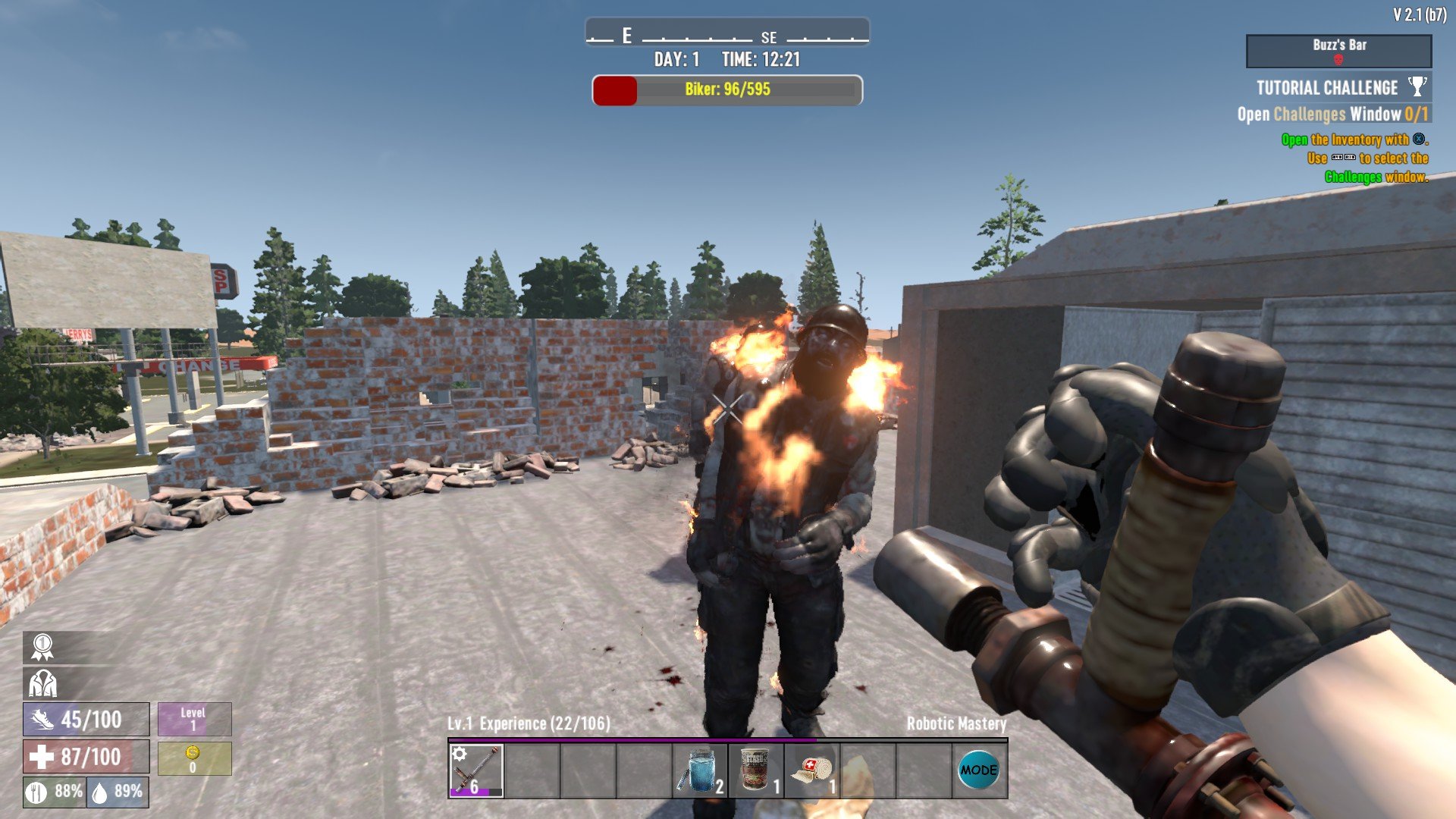Click the jacket status icon
The height and width of the screenshot is (819, 1456).
[42, 683]
